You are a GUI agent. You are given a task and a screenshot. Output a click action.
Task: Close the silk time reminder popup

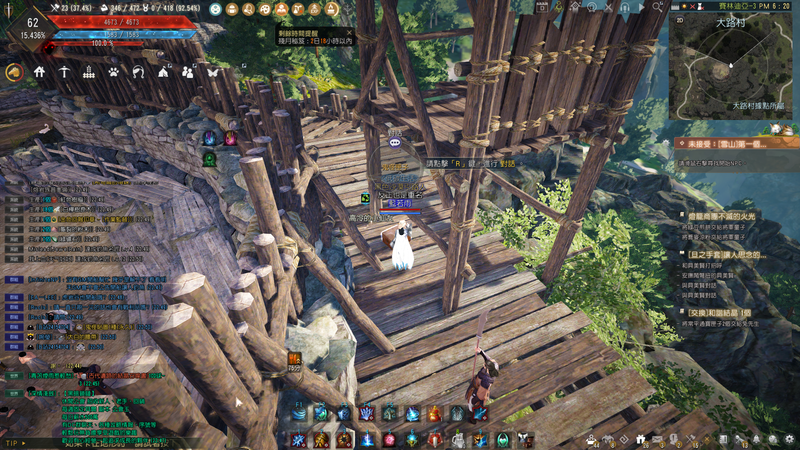coord(347,32)
